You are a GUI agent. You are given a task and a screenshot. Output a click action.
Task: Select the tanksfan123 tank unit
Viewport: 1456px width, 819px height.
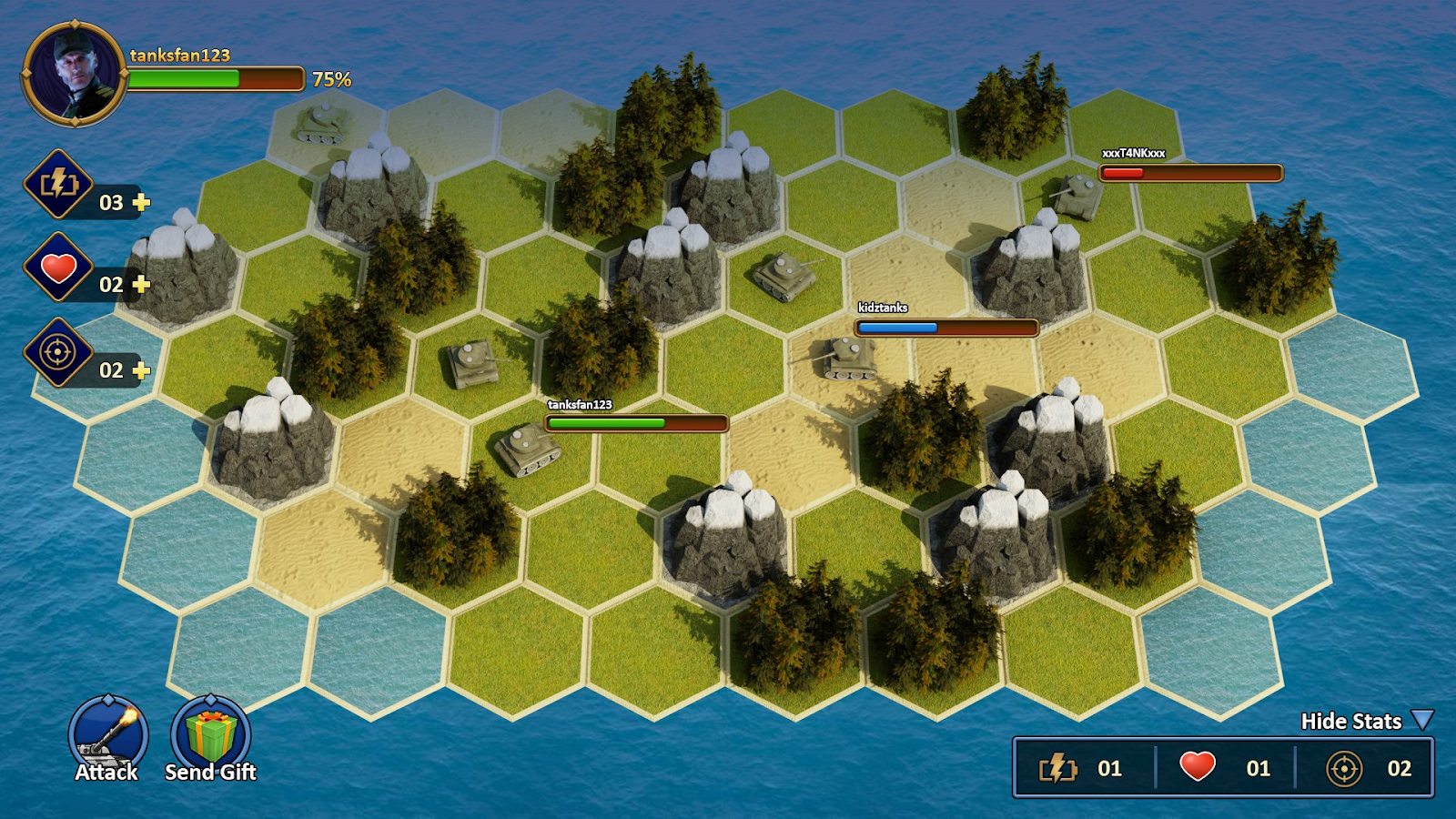point(527,449)
